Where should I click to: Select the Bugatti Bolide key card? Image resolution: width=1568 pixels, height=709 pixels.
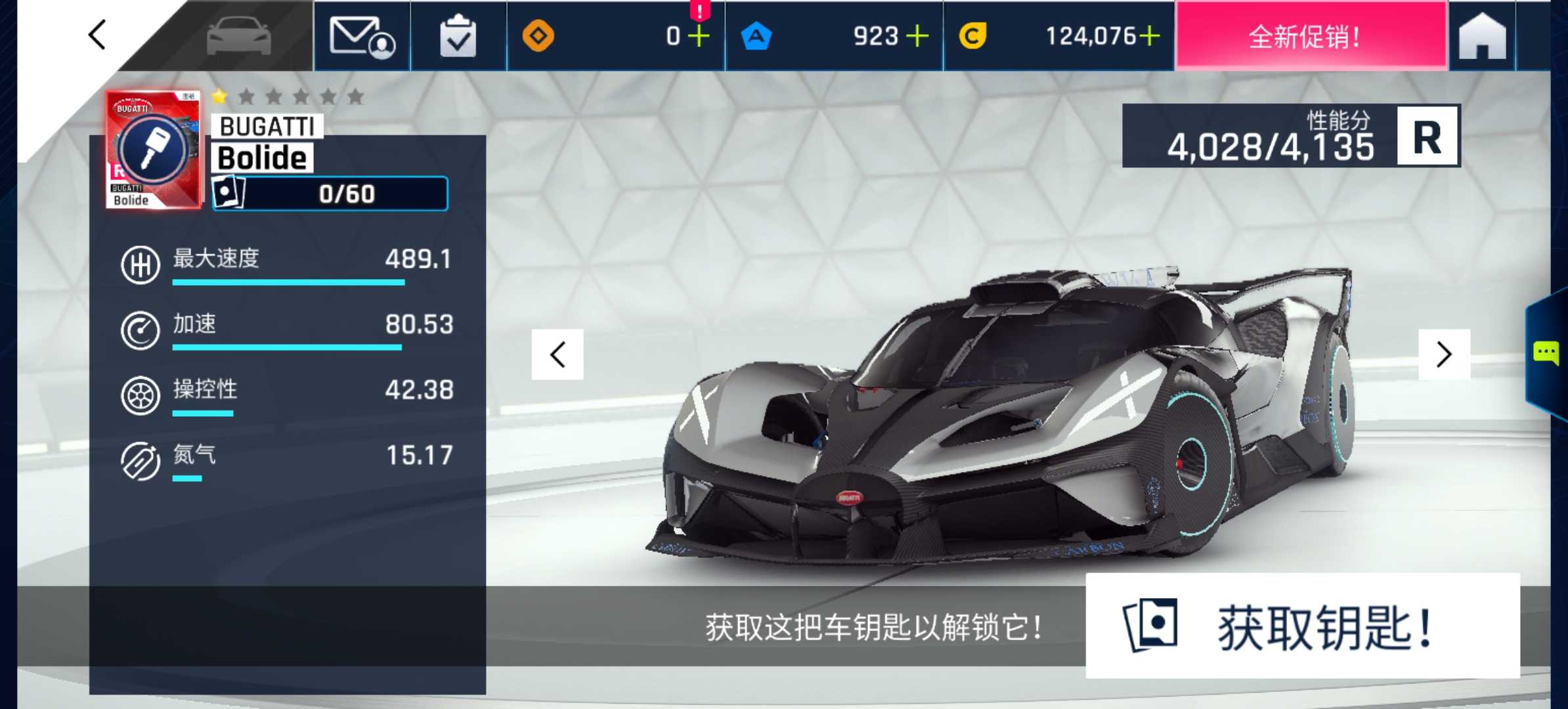[154, 150]
